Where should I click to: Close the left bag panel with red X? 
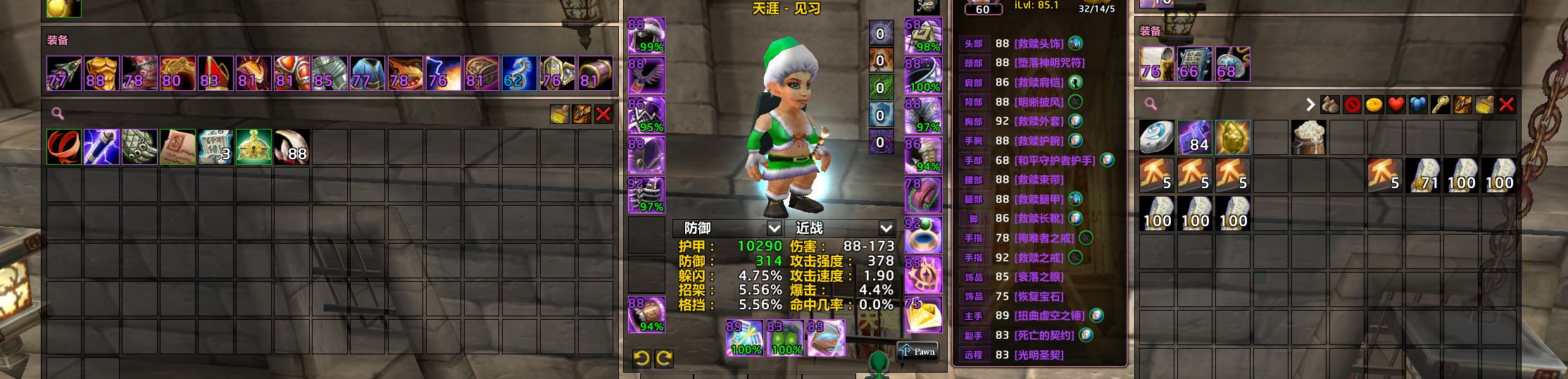(x=603, y=114)
